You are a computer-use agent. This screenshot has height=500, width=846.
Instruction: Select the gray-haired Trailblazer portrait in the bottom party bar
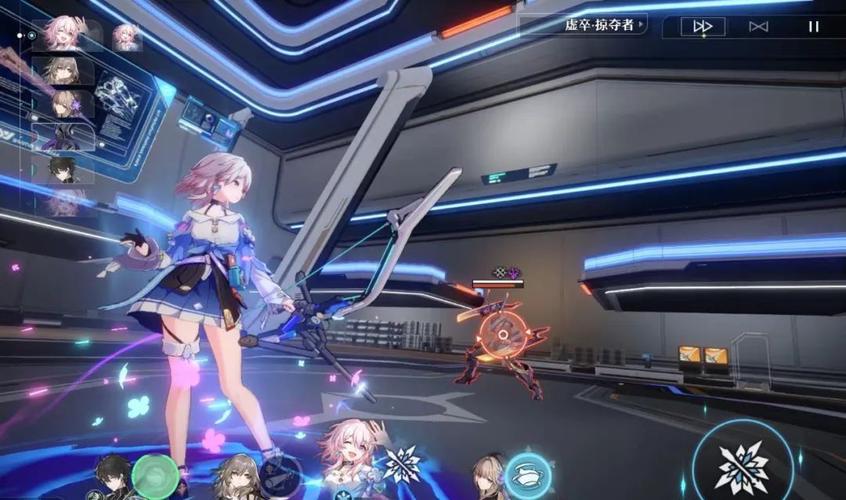[236, 477]
